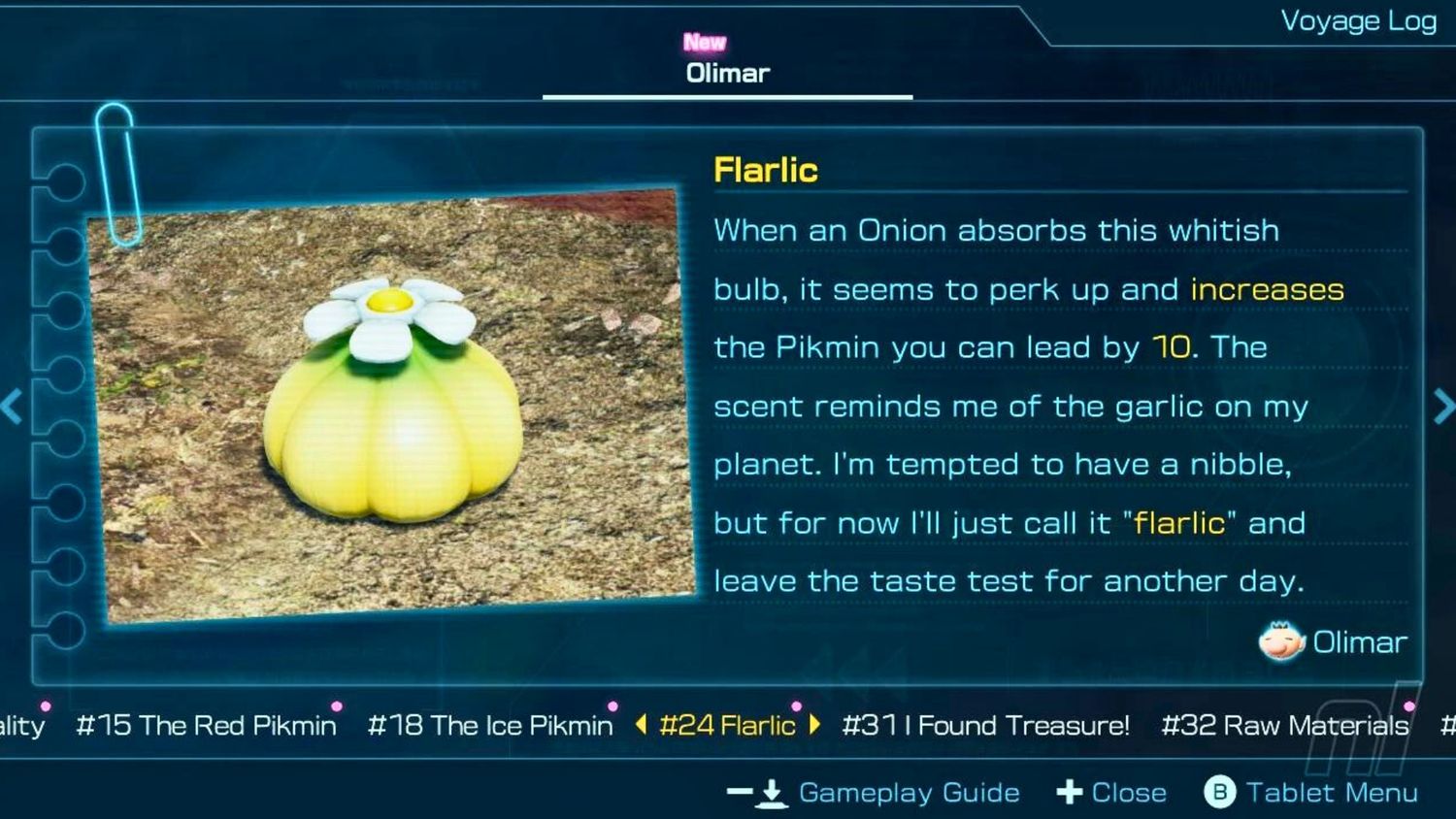Close the Voyage Log

click(x=1127, y=793)
